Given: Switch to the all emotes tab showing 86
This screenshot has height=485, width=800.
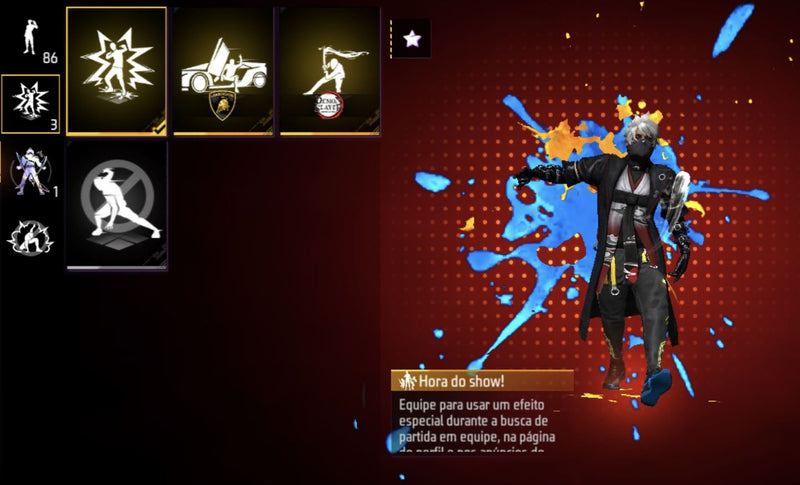Looking at the screenshot, I should pyautogui.click(x=31, y=40).
